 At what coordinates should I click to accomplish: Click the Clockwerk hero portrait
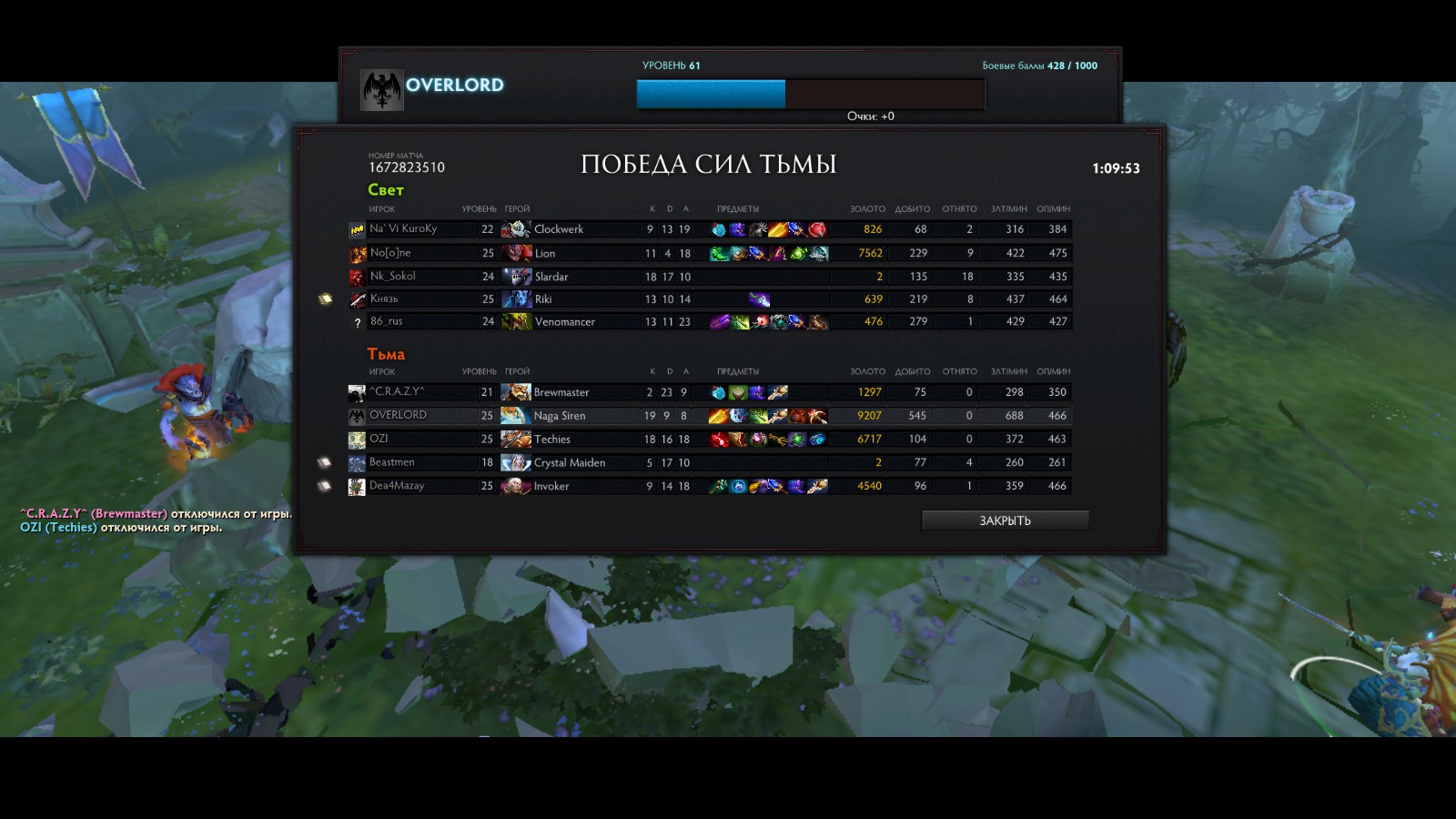tap(516, 229)
